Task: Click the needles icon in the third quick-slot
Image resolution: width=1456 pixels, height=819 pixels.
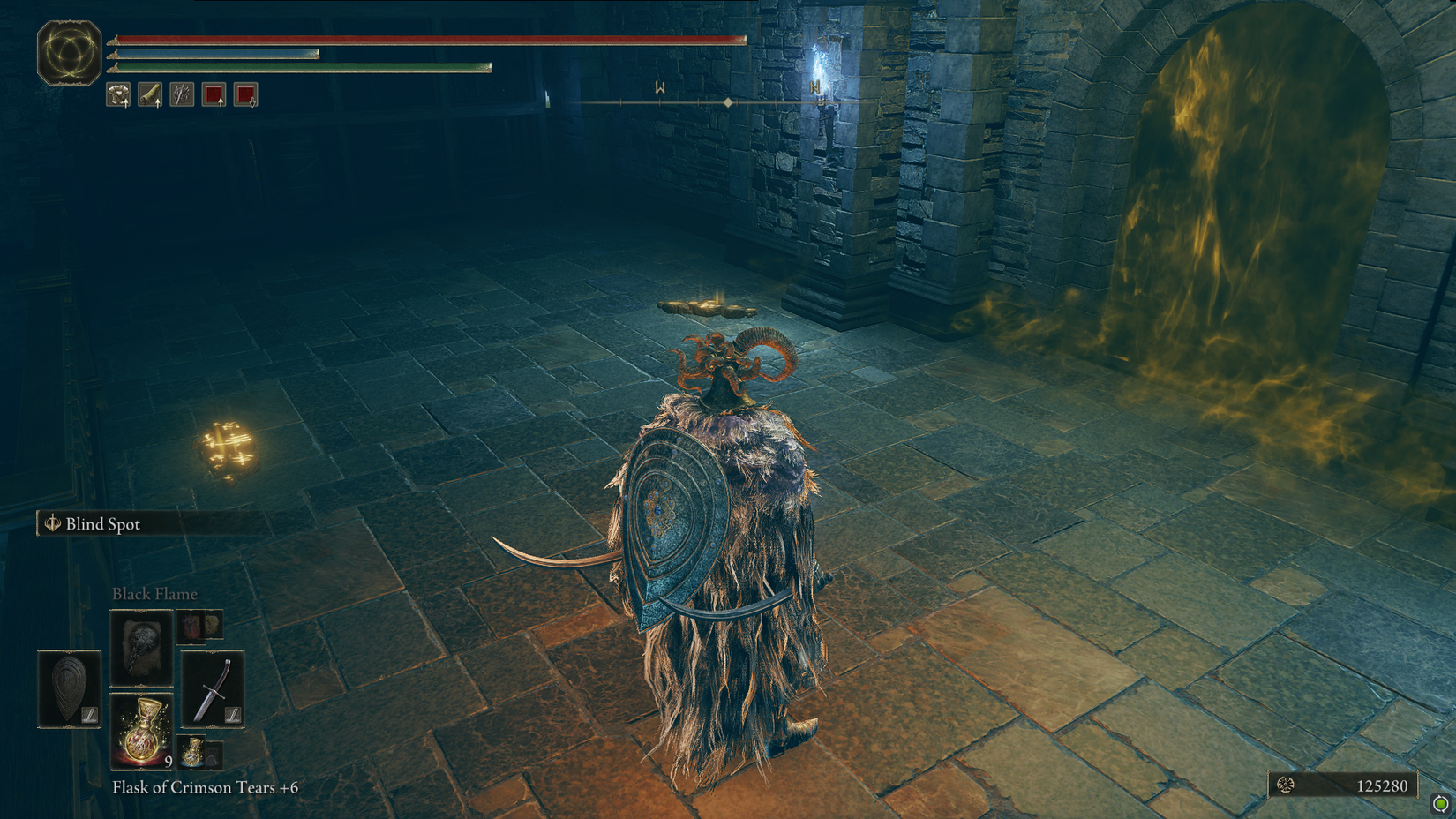Action: tap(183, 94)
